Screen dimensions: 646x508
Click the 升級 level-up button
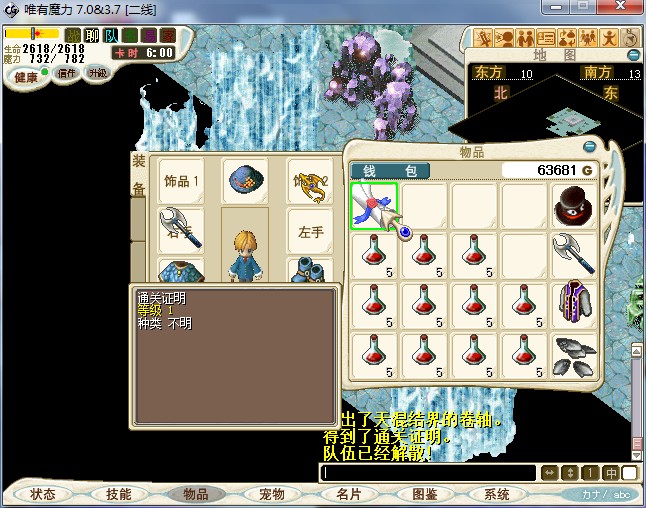(97, 73)
